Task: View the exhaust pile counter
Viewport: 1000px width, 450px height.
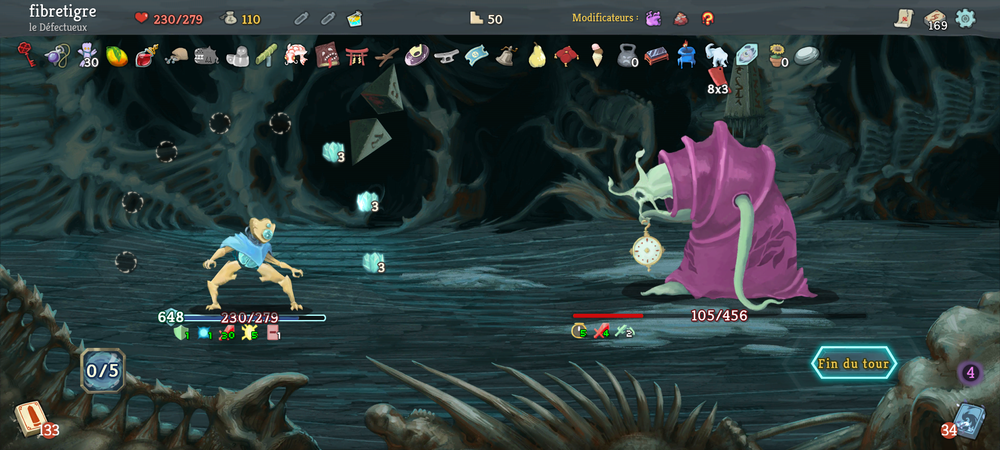Action: tap(969, 374)
